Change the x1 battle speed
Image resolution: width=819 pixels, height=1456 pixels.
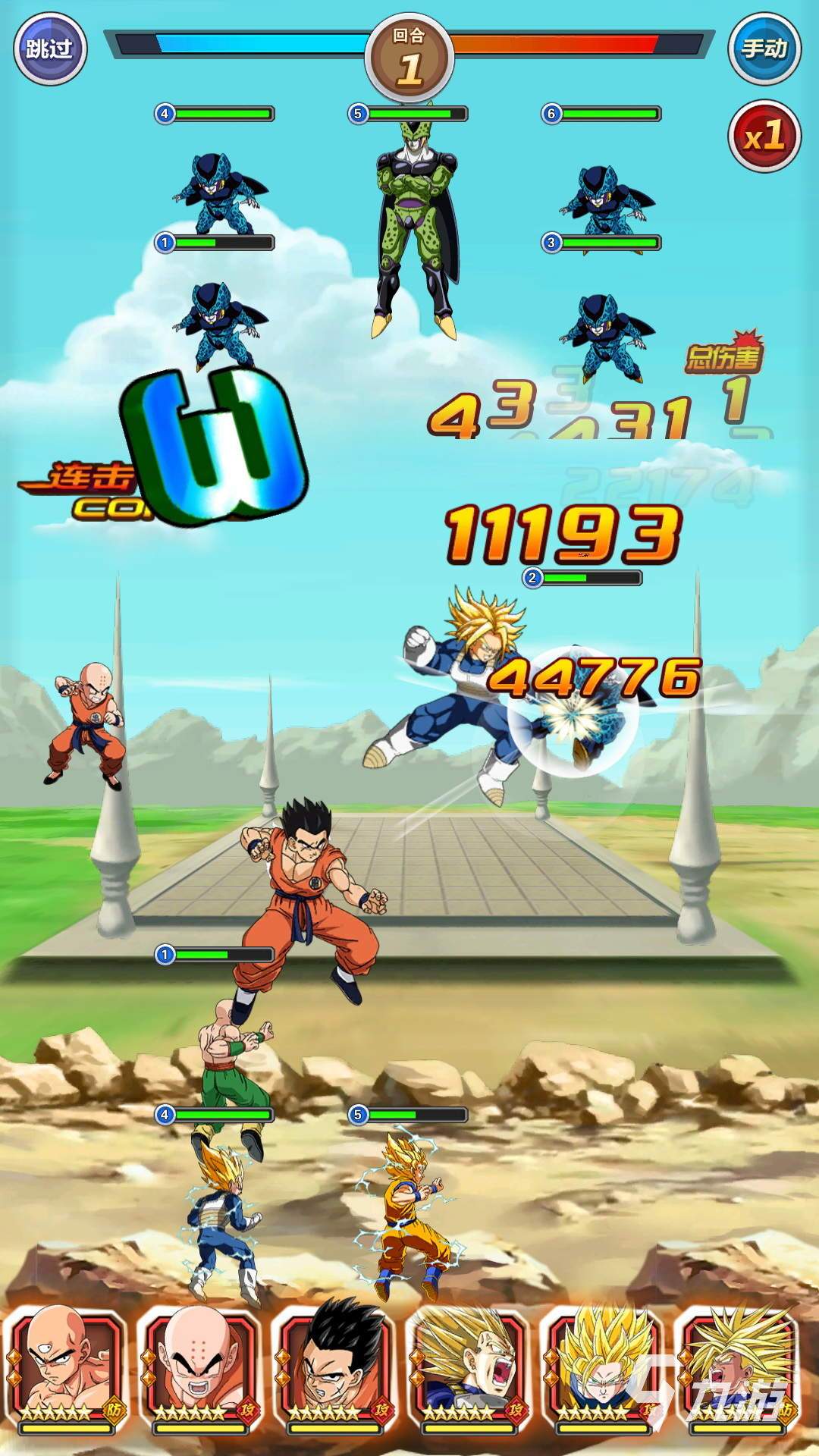coord(764,137)
